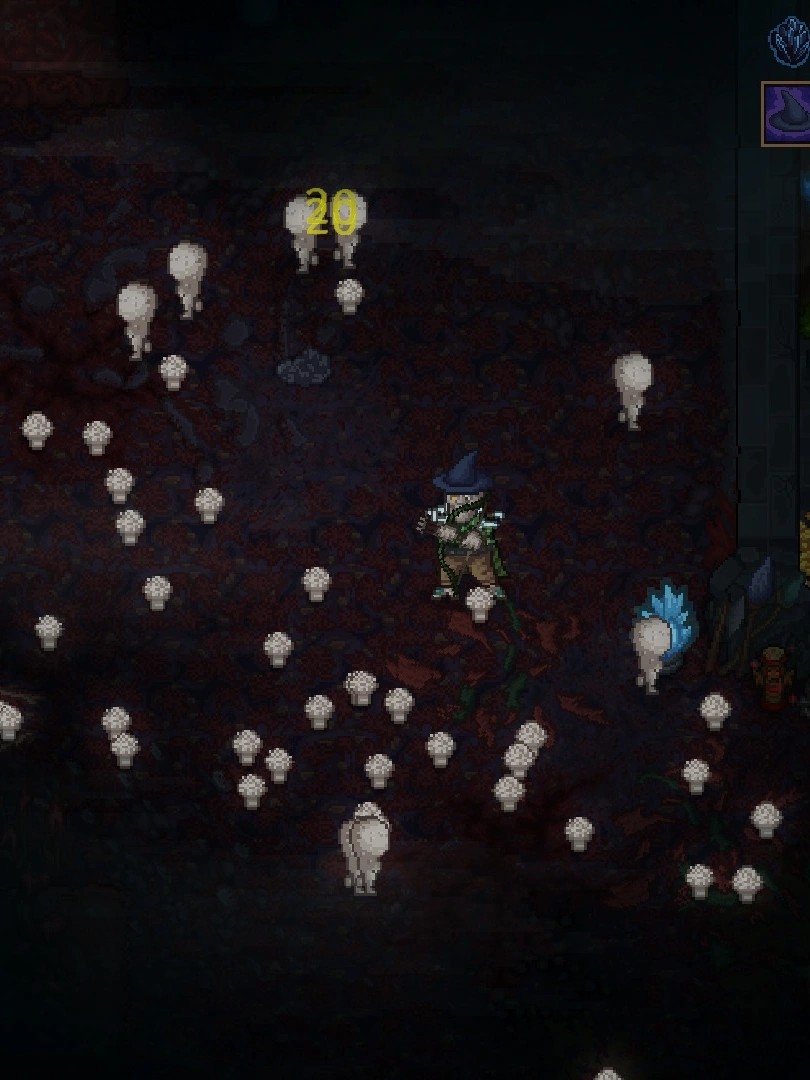Click the blue crystal cluster icon
This screenshot has width=810, height=1080.
click(x=790, y=42)
